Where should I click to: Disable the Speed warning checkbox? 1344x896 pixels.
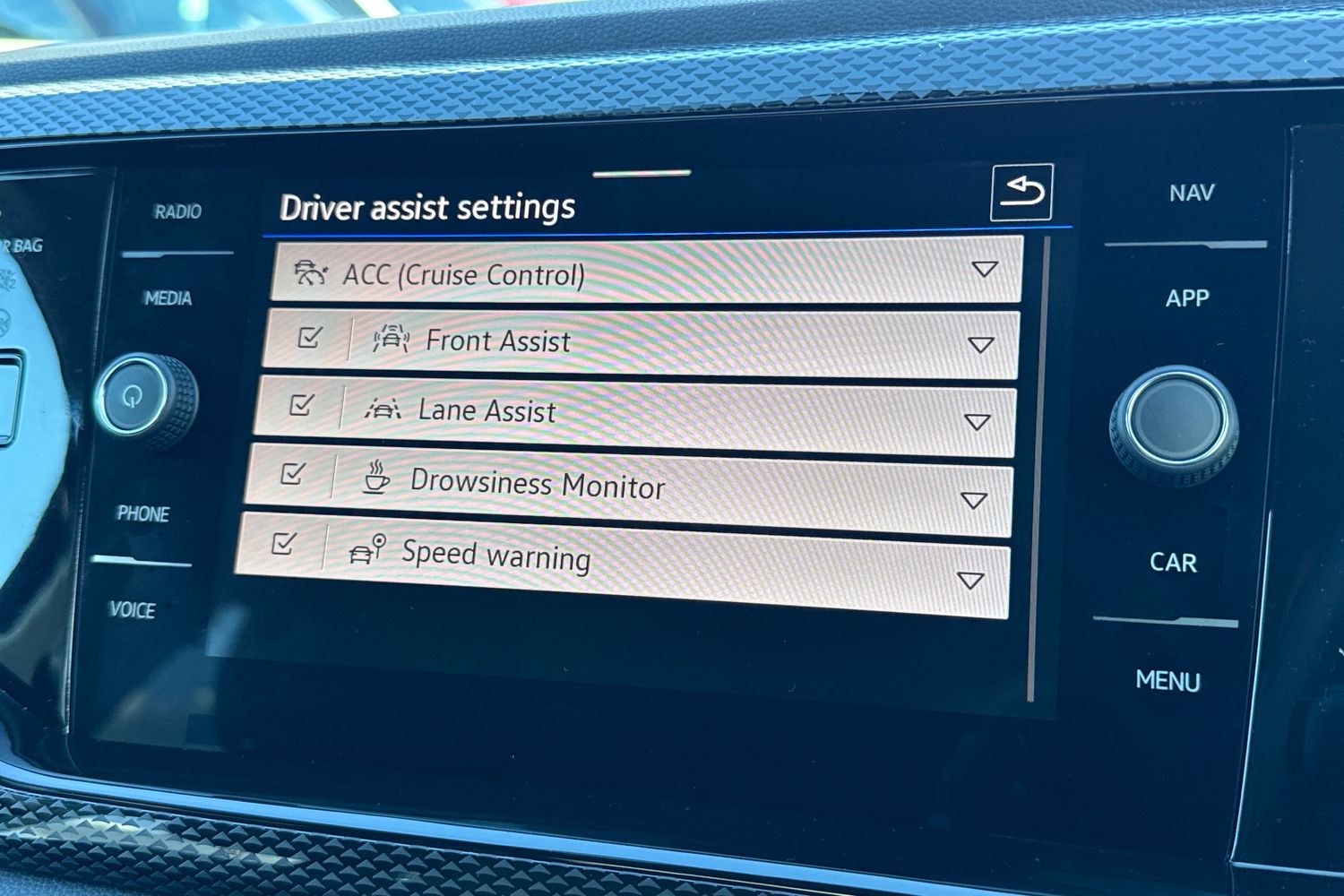[x=284, y=543]
